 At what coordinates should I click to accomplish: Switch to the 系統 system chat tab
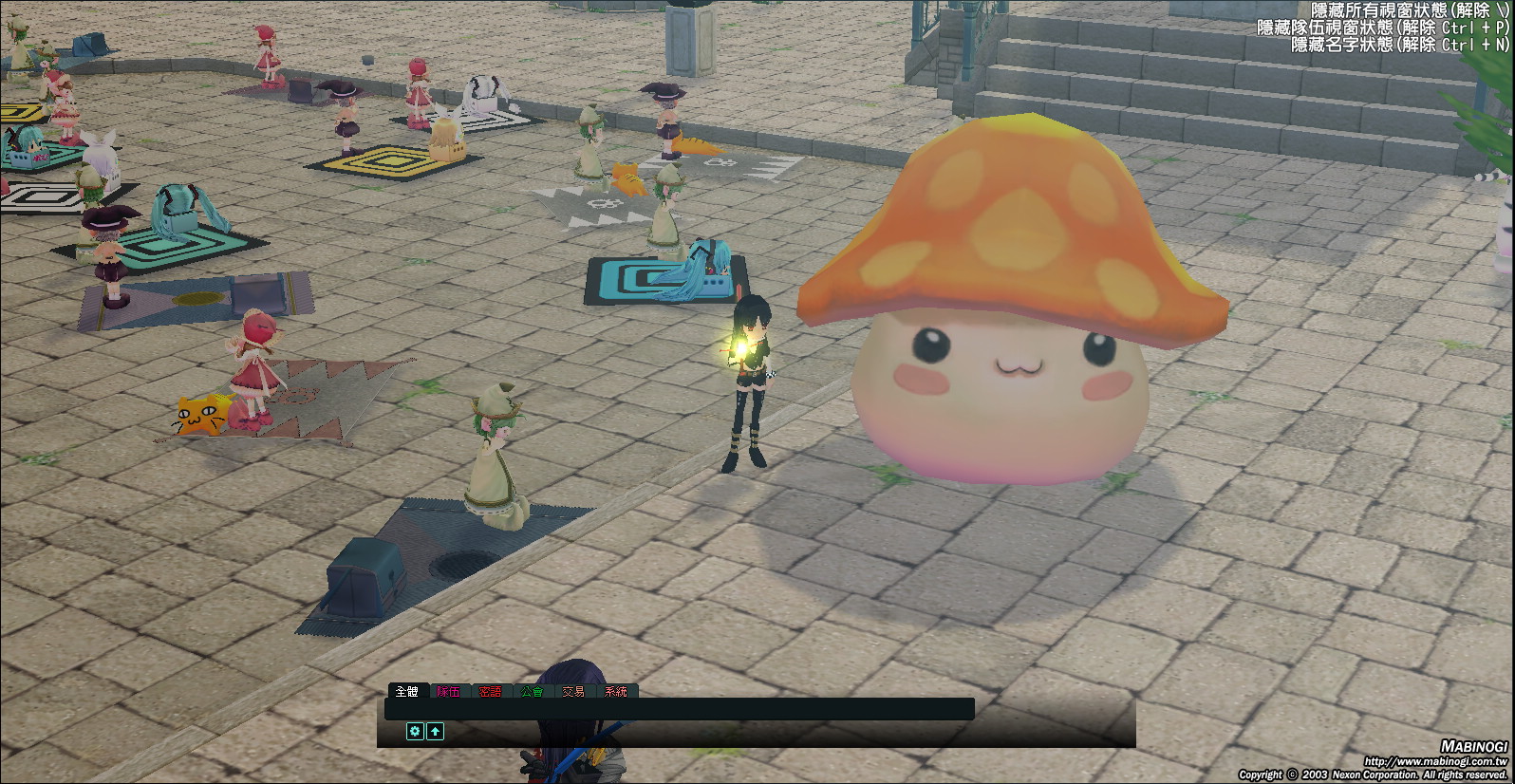pos(615,691)
